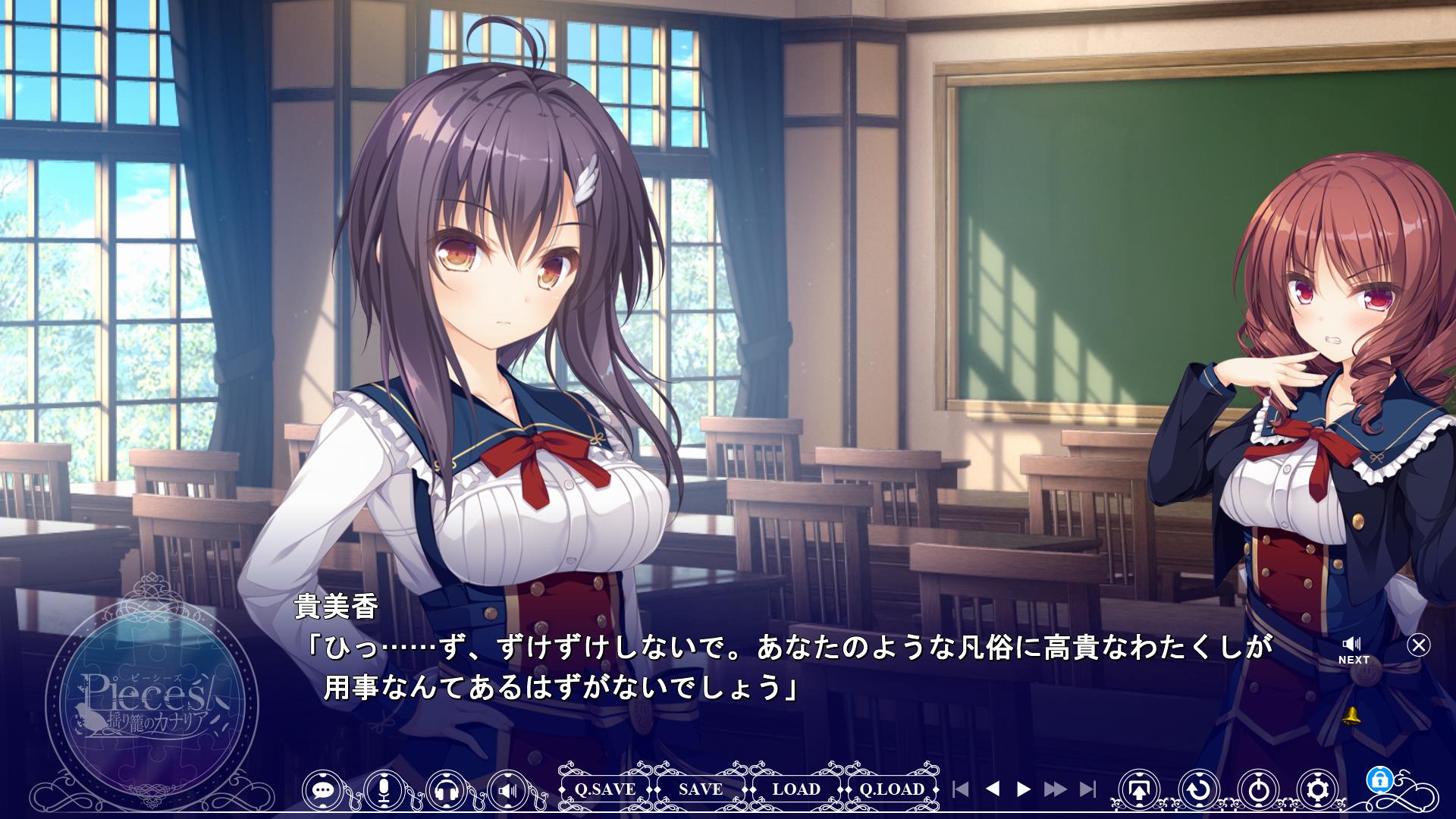
Task: Exit the game with power icon
Action: (x=1258, y=790)
